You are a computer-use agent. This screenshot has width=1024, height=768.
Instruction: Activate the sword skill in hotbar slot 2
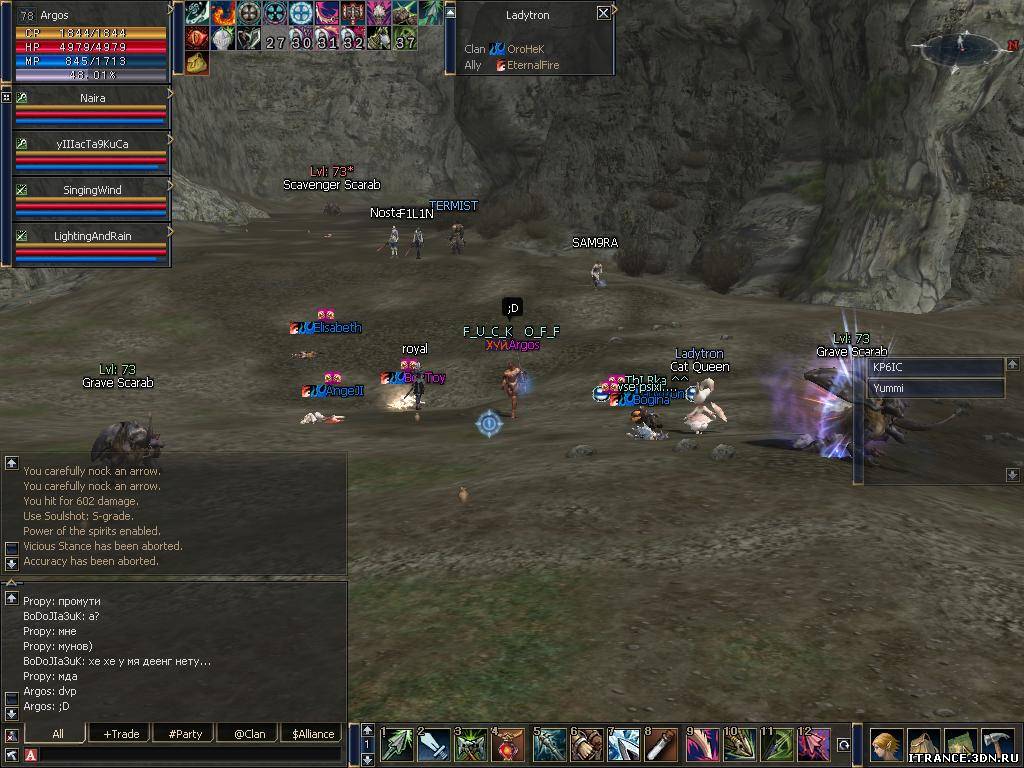pyautogui.click(x=434, y=745)
